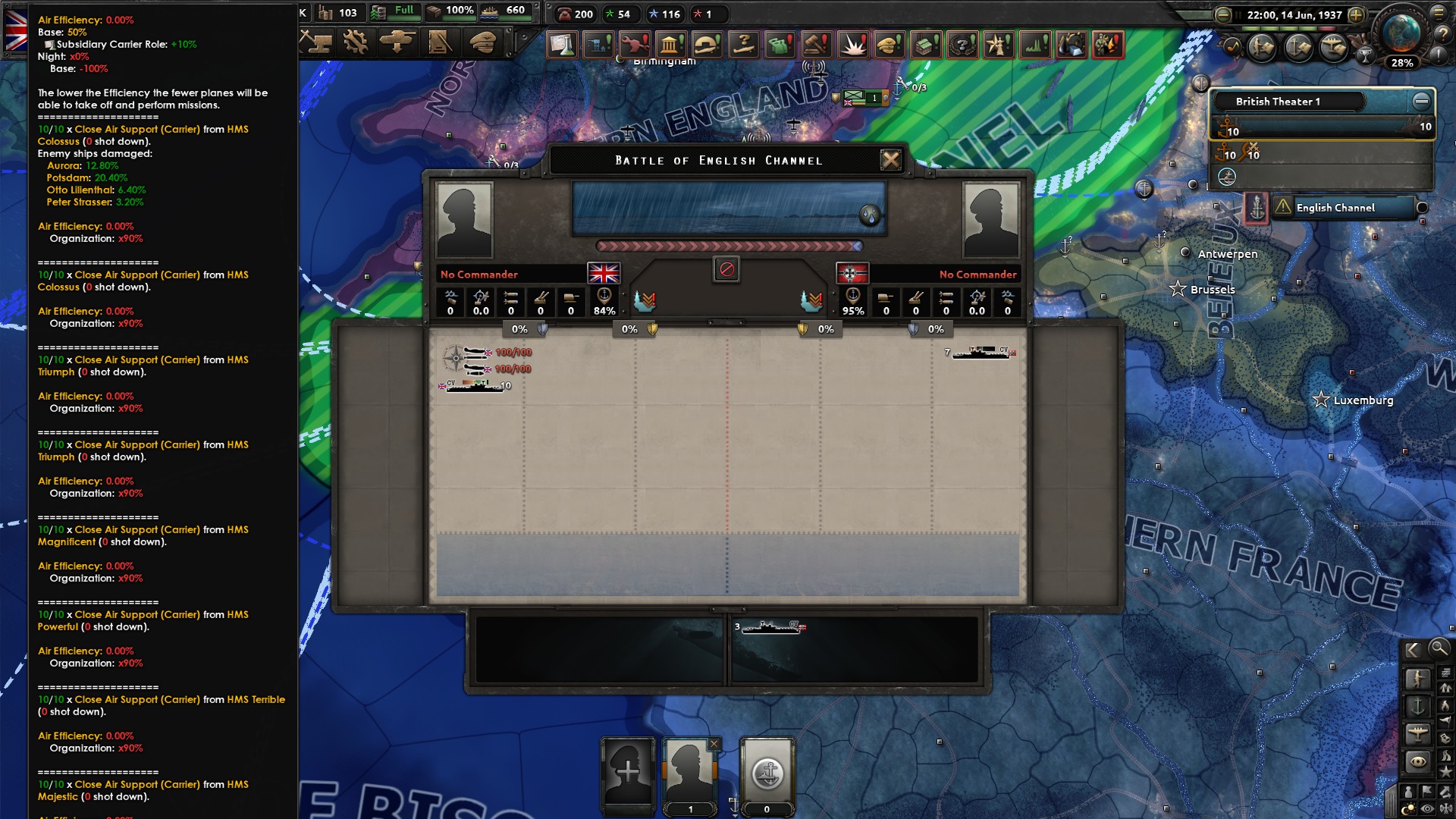
Task: Select the airplane air map mode icon
Action: click(x=1417, y=731)
